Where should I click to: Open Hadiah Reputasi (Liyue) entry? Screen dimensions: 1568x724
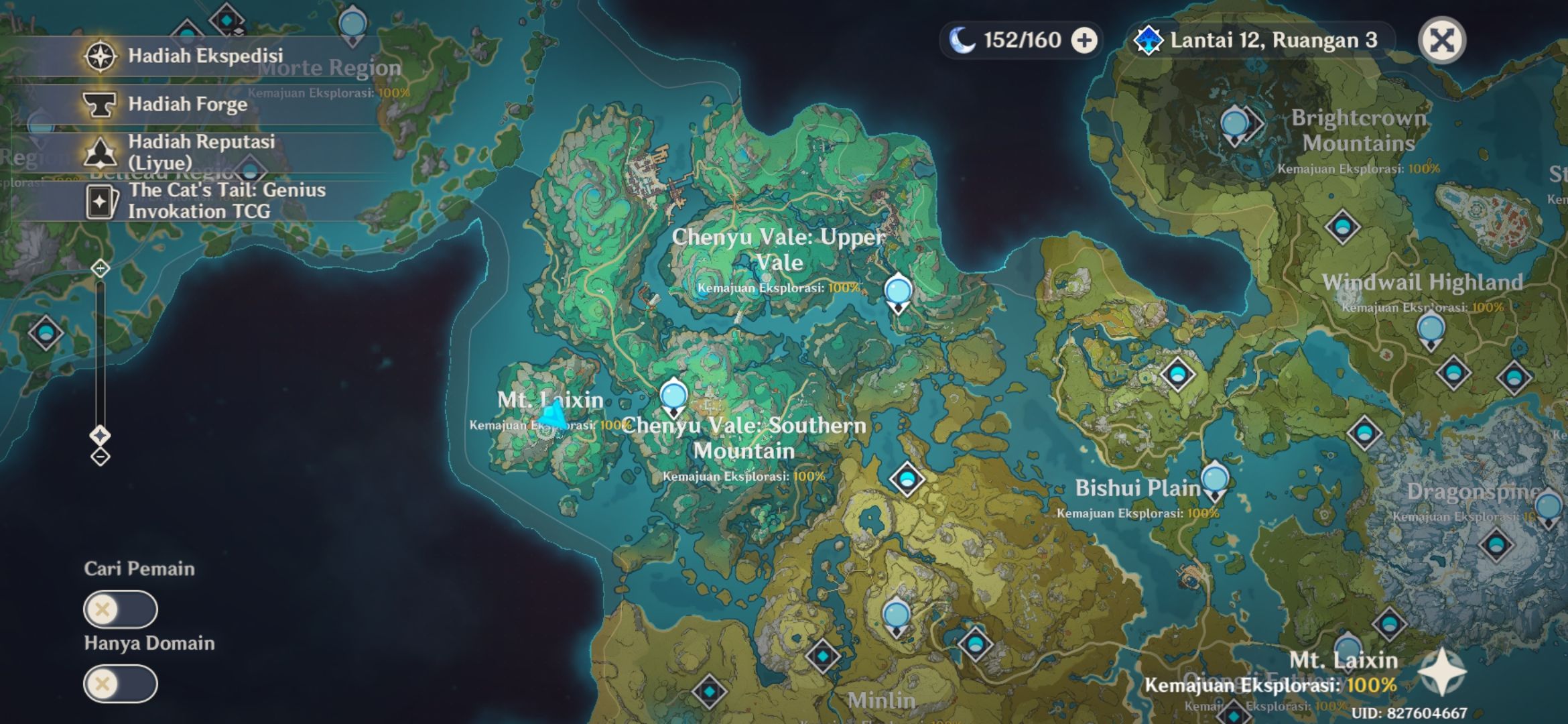201,152
